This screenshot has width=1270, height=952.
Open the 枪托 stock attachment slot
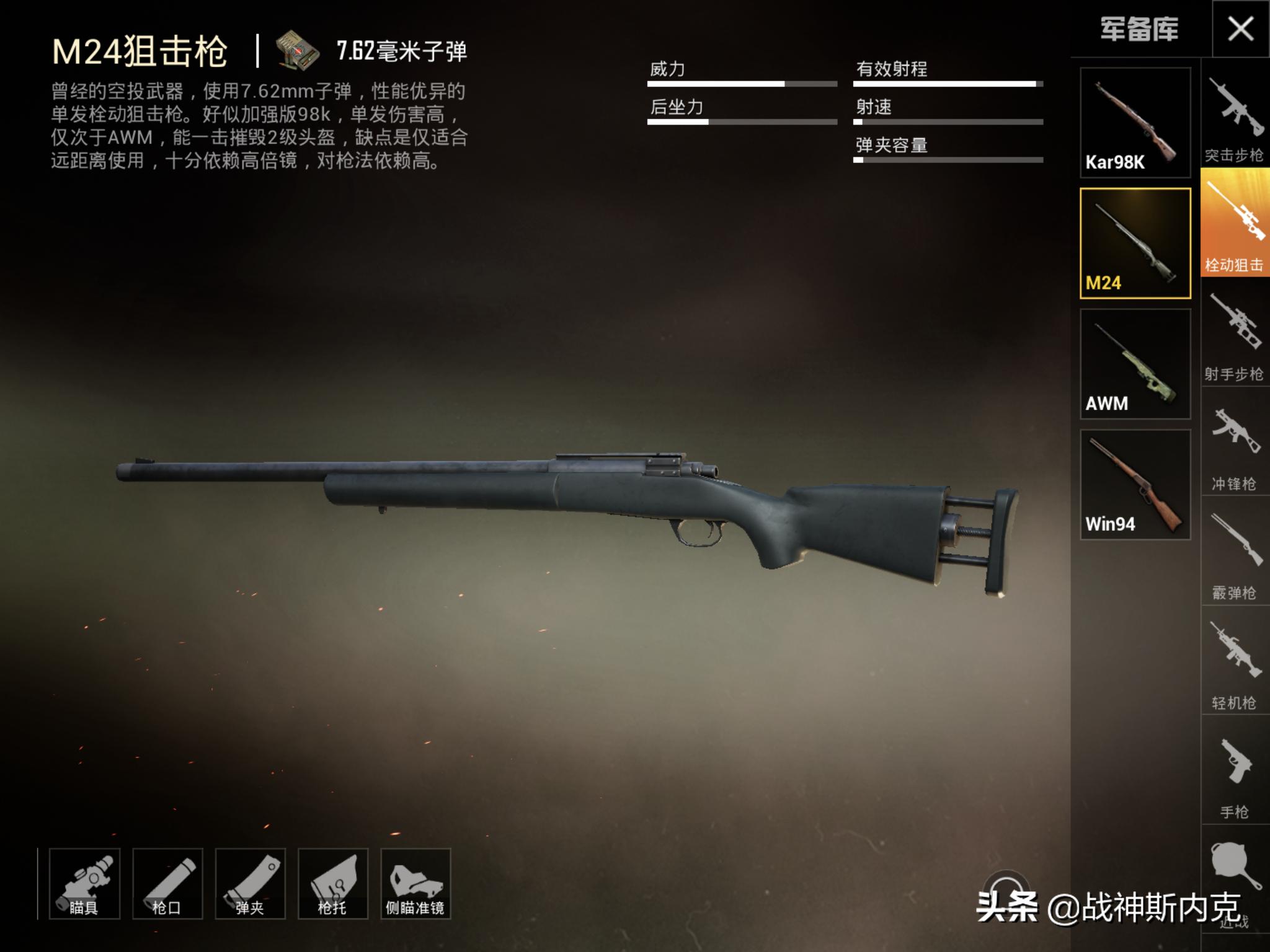[333, 883]
